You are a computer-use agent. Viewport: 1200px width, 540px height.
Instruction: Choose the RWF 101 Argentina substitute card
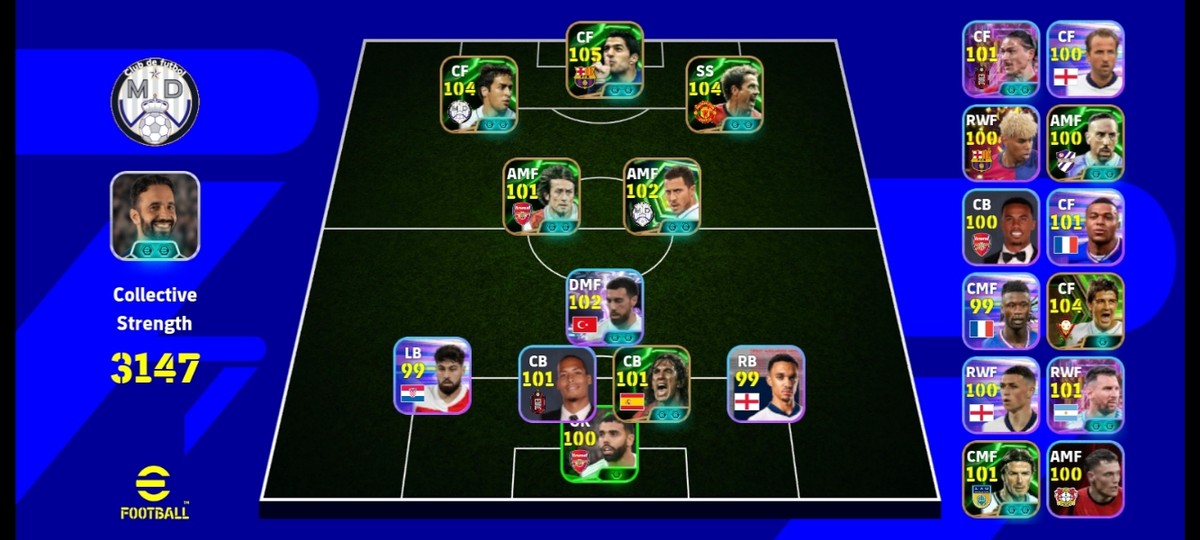(1085, 395)
